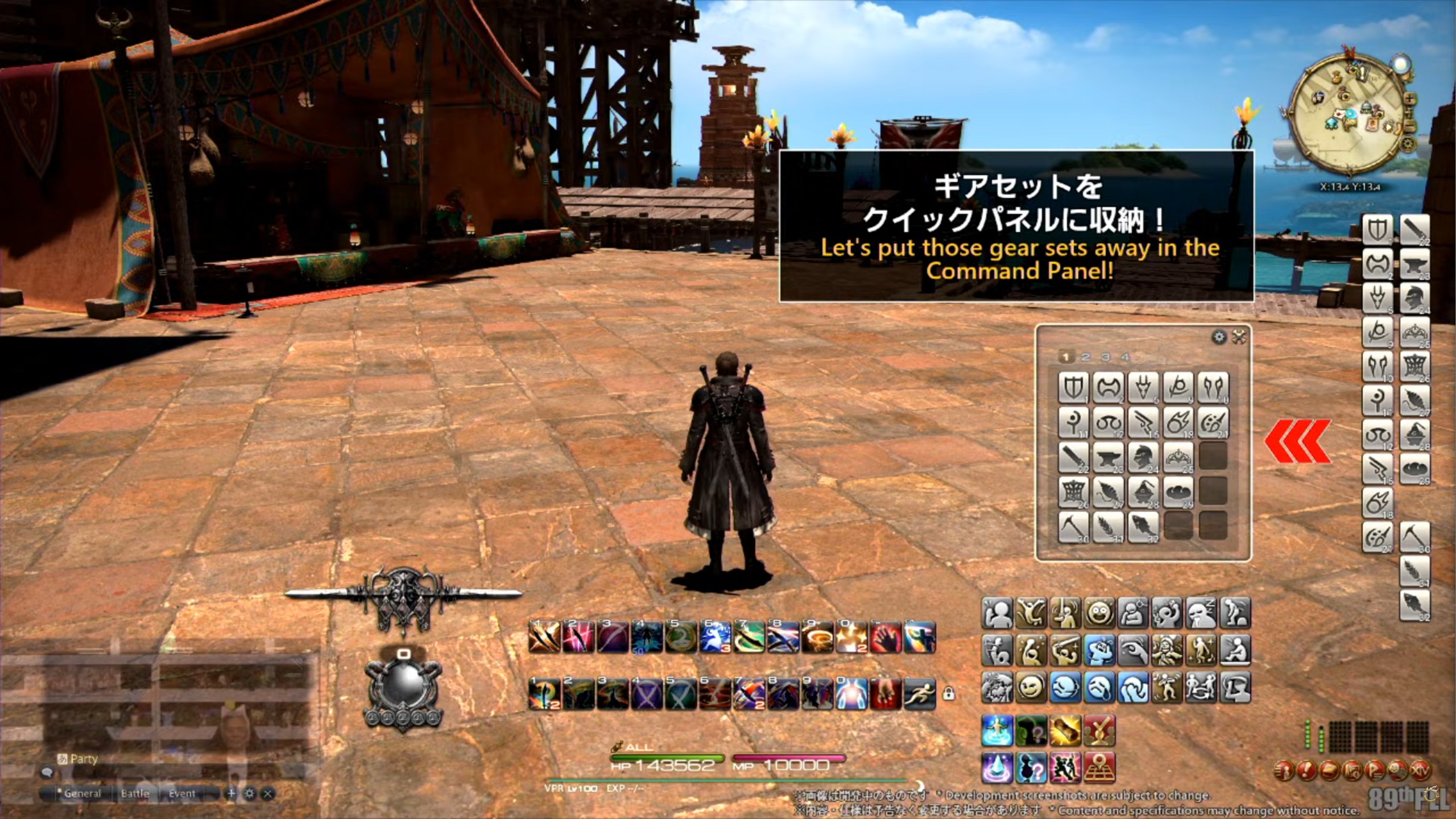Screen dimensions: 1456x819
Task: Use the laughing face emote
Action: pos(1098,613)
